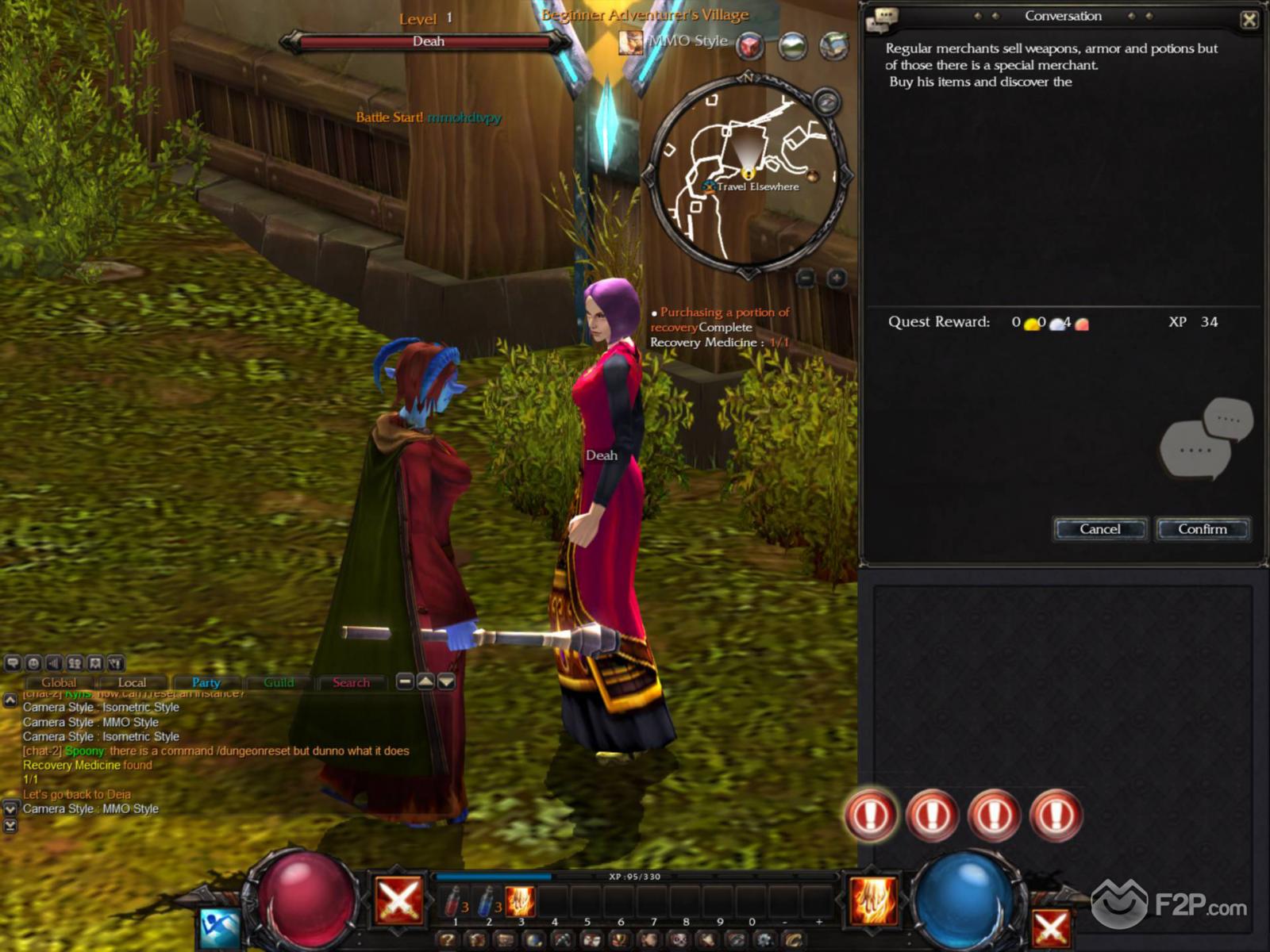The width and height of the screenshot is (1270, 952).
Task: Select the Guild chat tab
Action: pos(279,682)
